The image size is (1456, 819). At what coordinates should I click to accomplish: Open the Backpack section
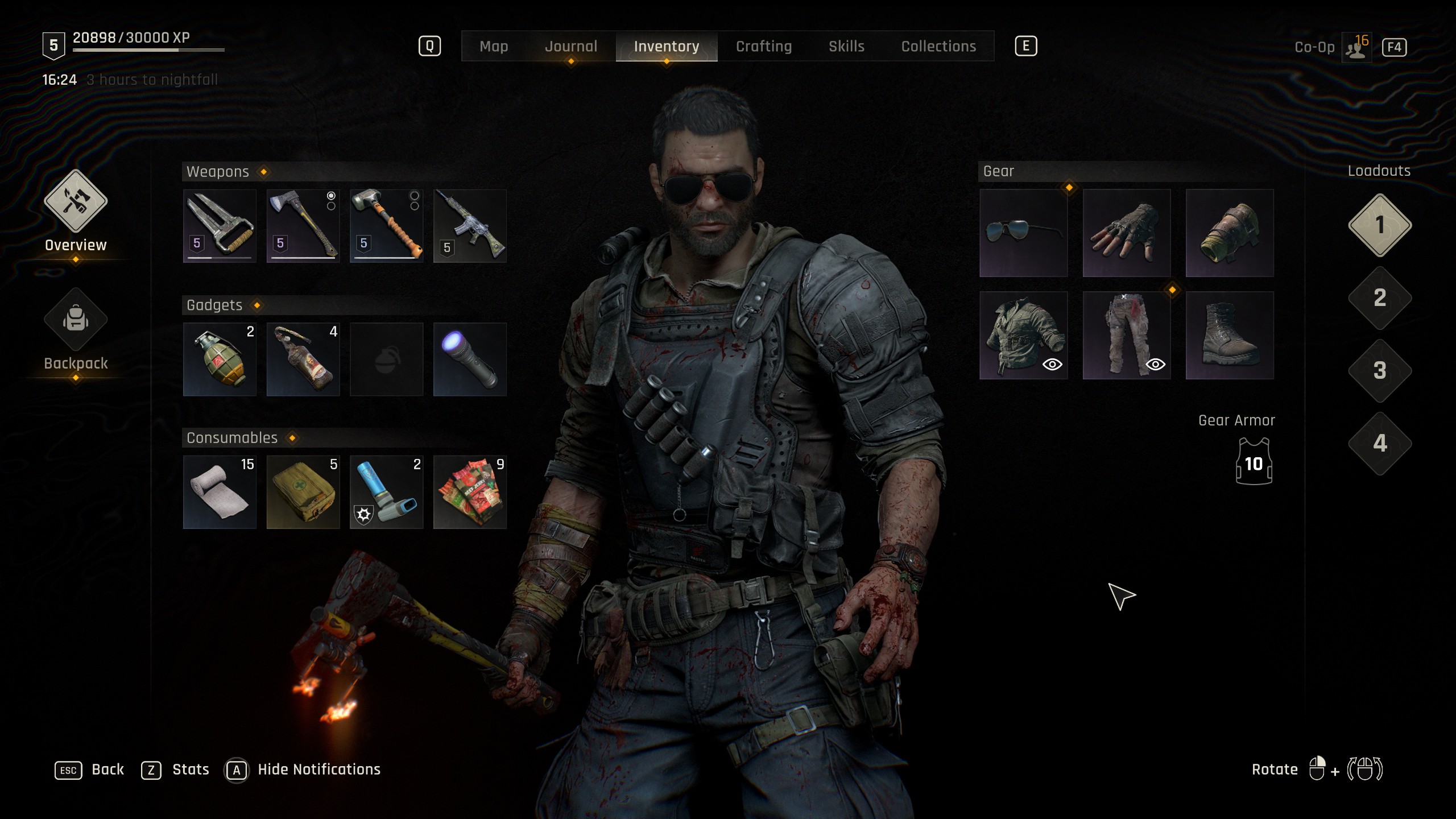point(76,330)
